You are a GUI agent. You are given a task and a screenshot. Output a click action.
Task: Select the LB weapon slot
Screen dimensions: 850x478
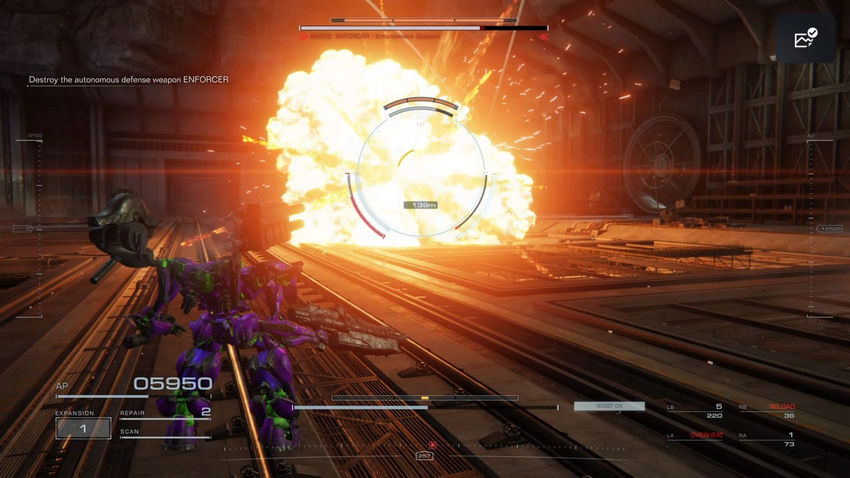pos(698,410)
